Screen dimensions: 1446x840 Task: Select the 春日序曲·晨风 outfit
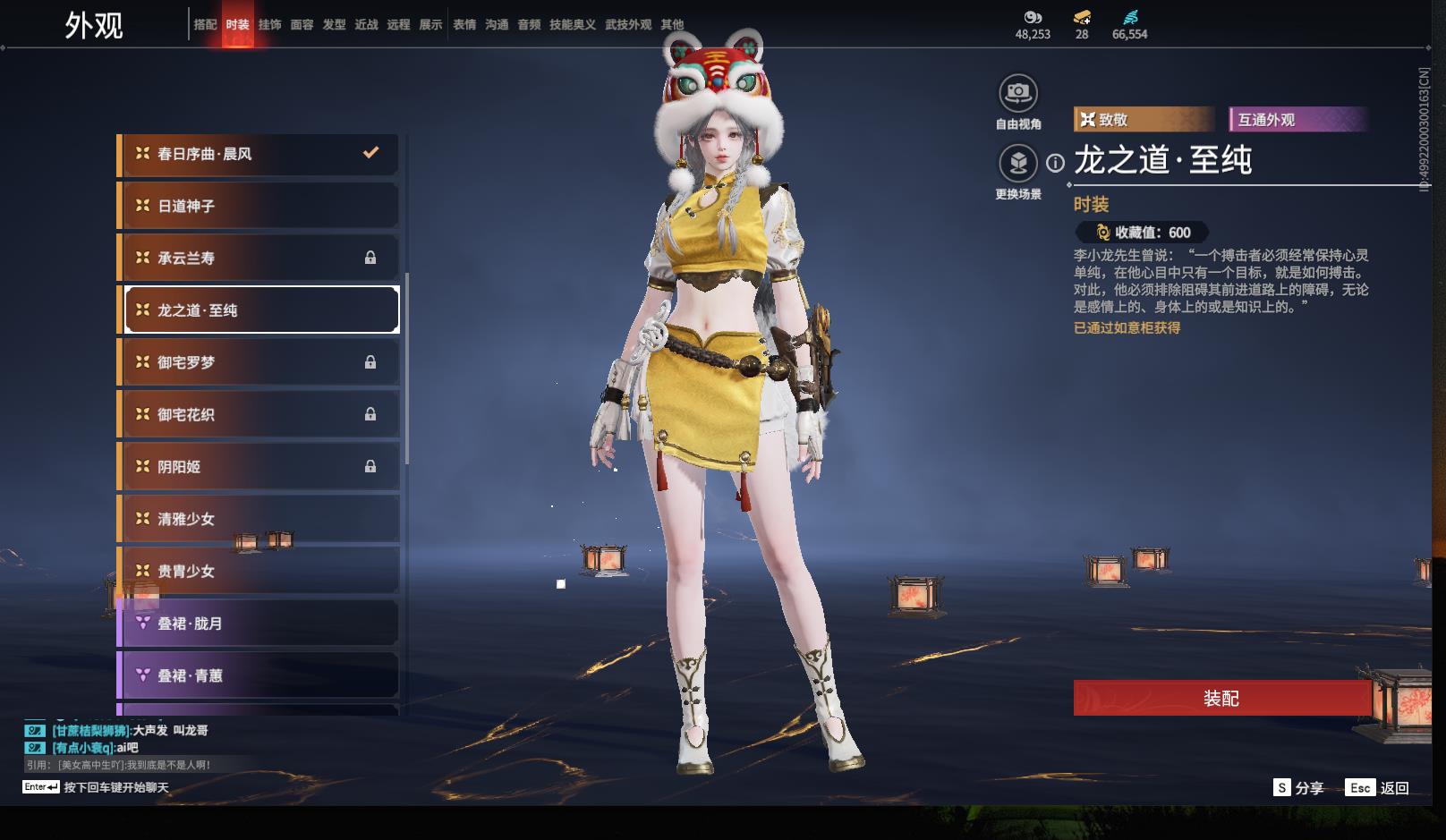(x=259, y=154)
